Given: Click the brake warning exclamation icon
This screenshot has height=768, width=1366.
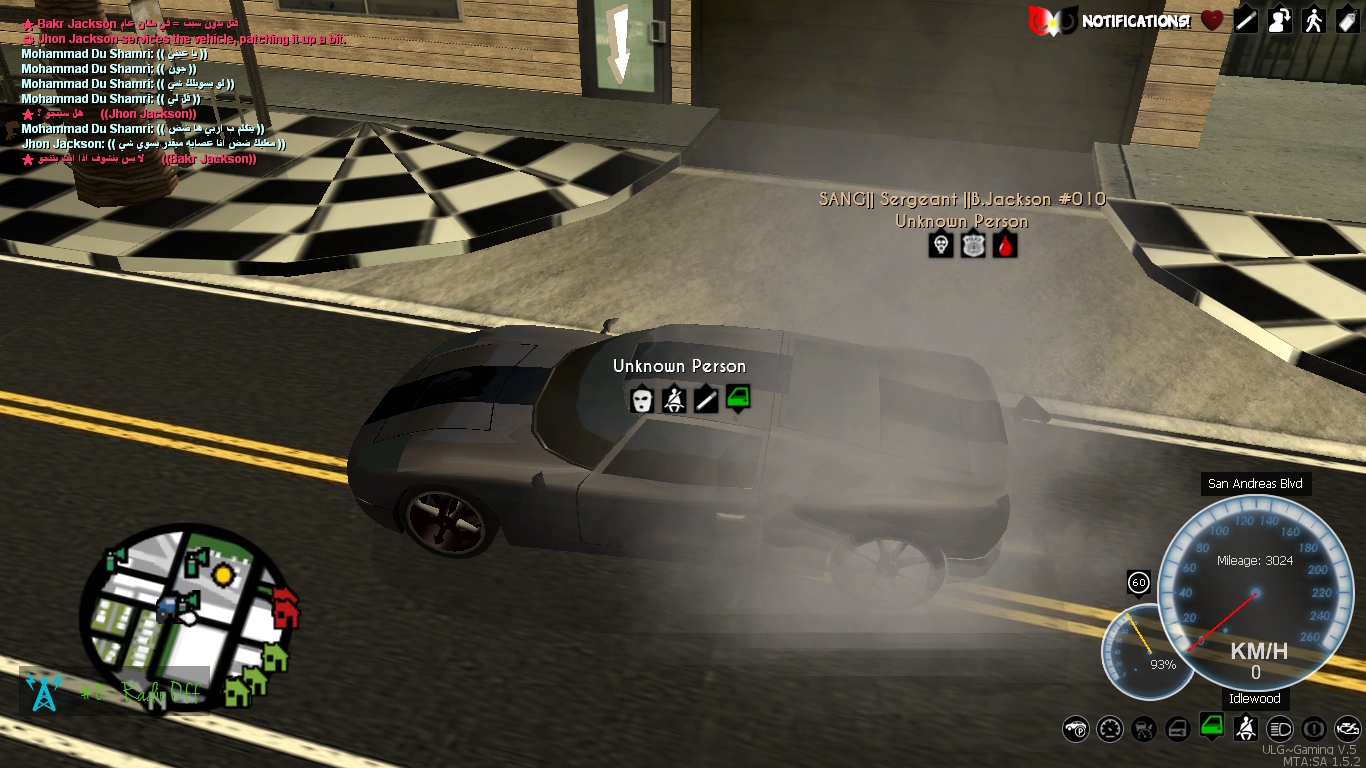Looking at the screenshot, I should click(1314, 729).
